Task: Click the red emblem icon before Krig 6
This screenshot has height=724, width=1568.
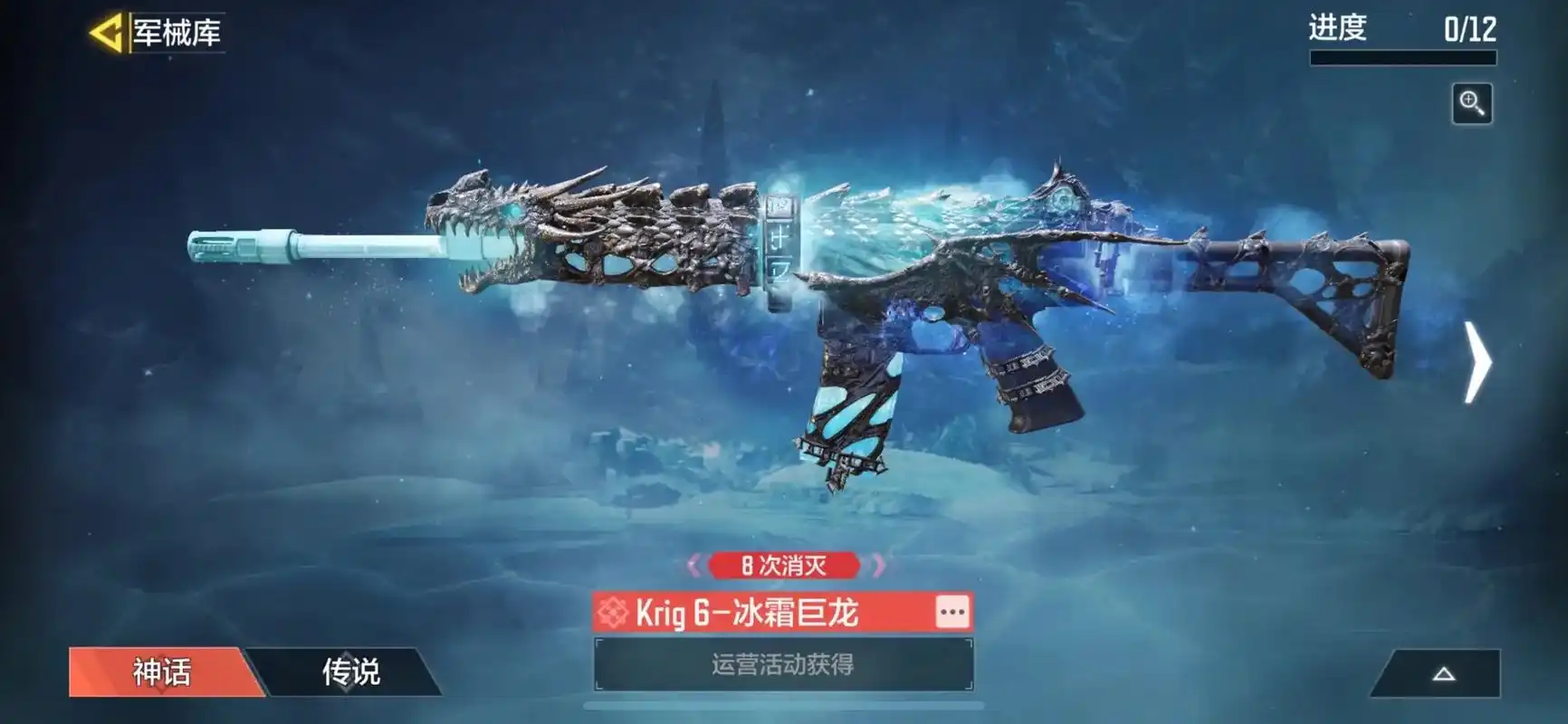Action: [612, 613]
